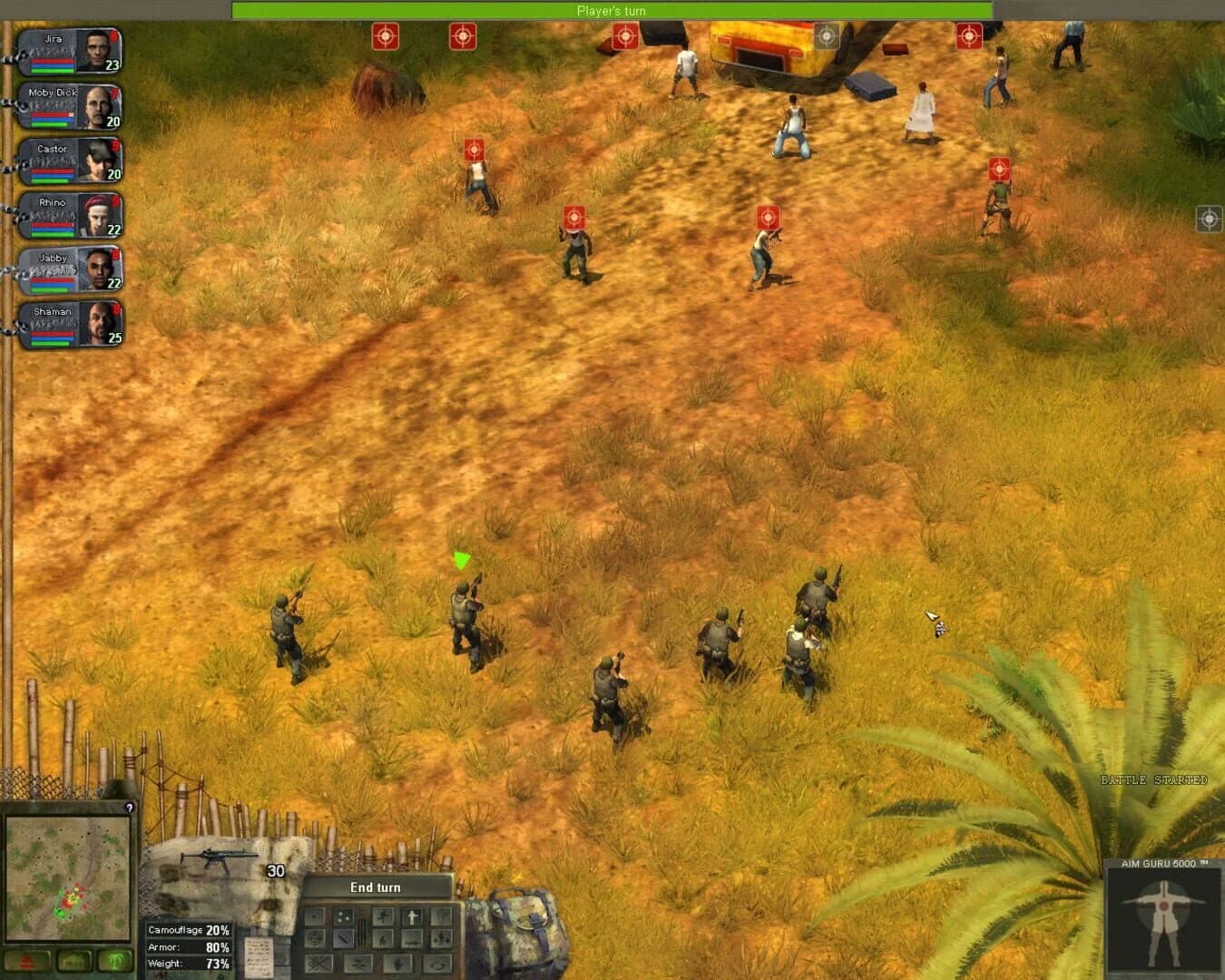Click the helmet equipment icon
Screen dimensions: 1225x980
click(315, 939)
